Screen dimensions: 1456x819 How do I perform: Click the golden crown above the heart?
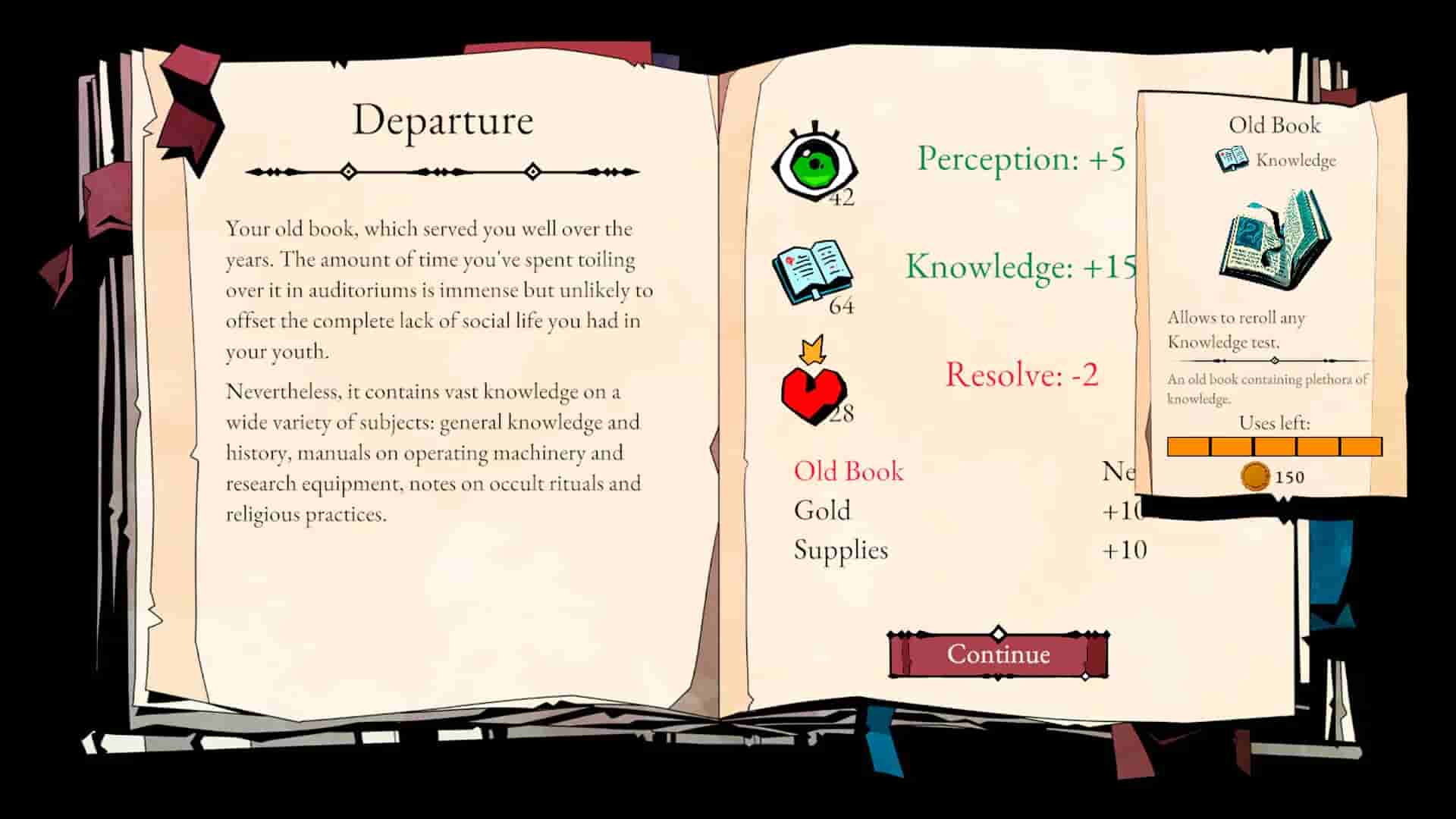coord(813,353)
